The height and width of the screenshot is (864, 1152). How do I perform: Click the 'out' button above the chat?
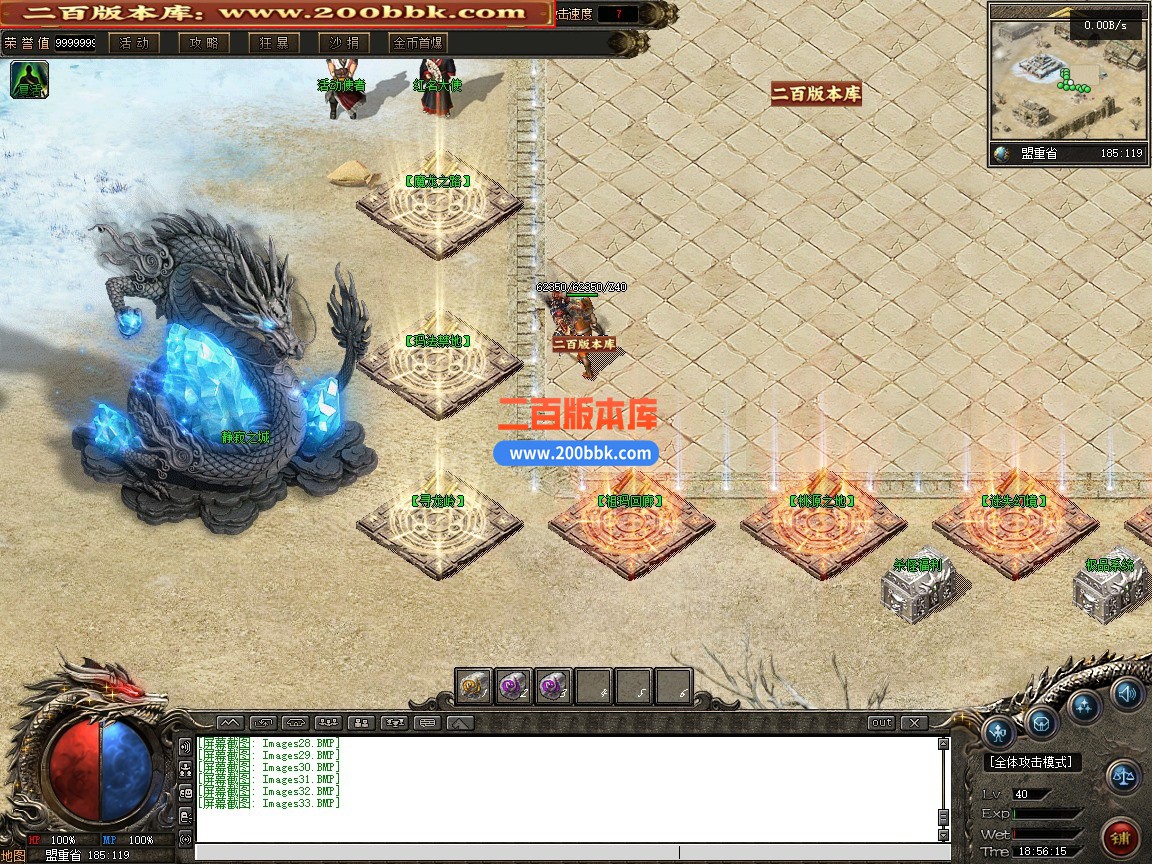(881, 722)
